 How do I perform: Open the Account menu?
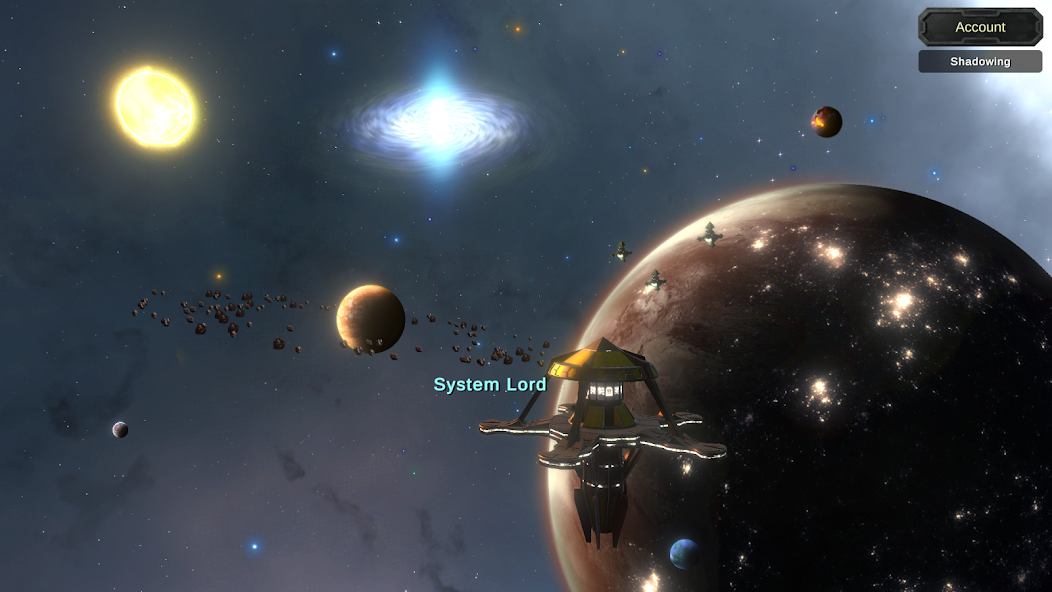click(980, 27)
